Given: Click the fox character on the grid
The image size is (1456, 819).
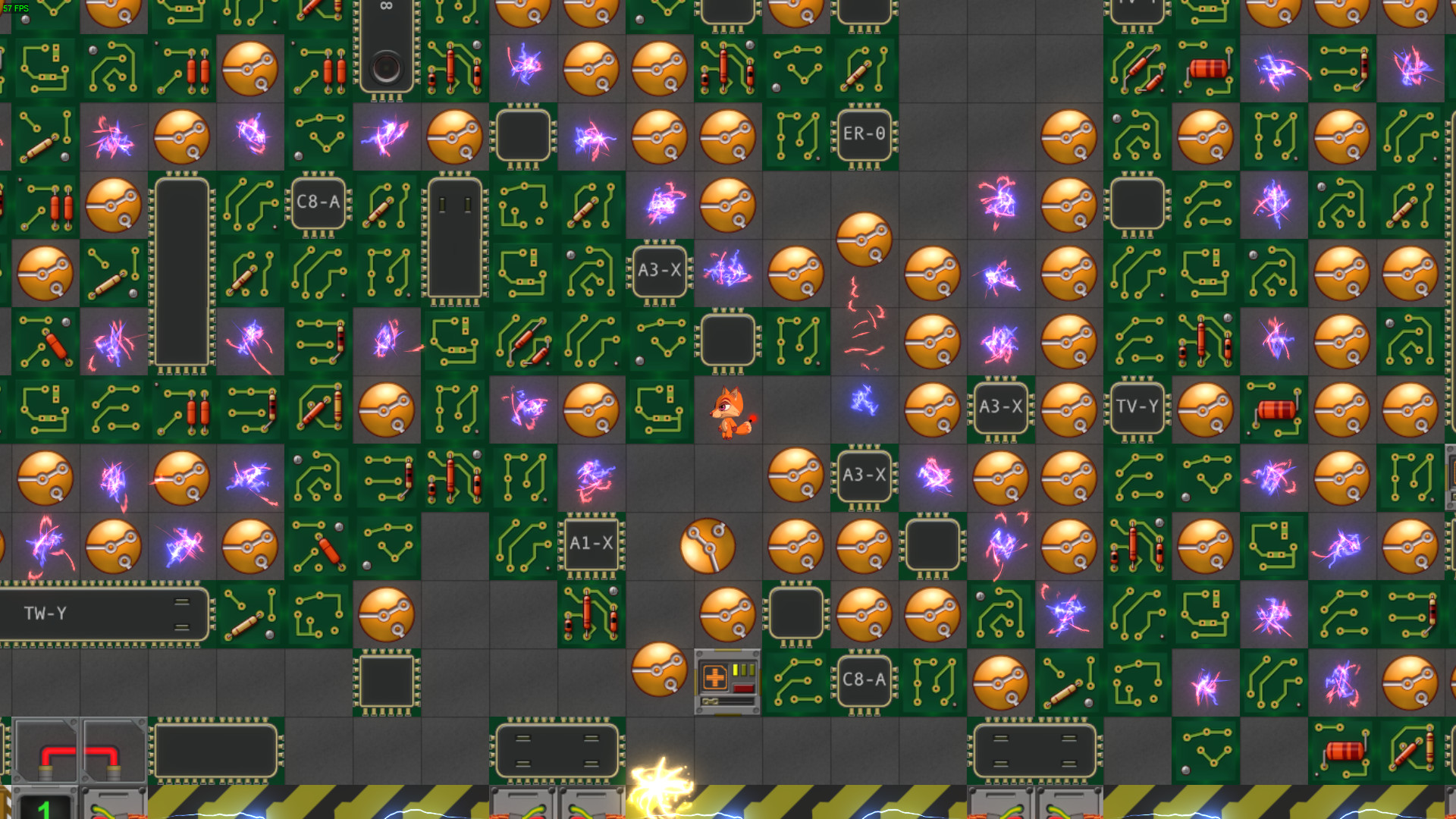Looking at the screenshot, I should tap(730, 412).
